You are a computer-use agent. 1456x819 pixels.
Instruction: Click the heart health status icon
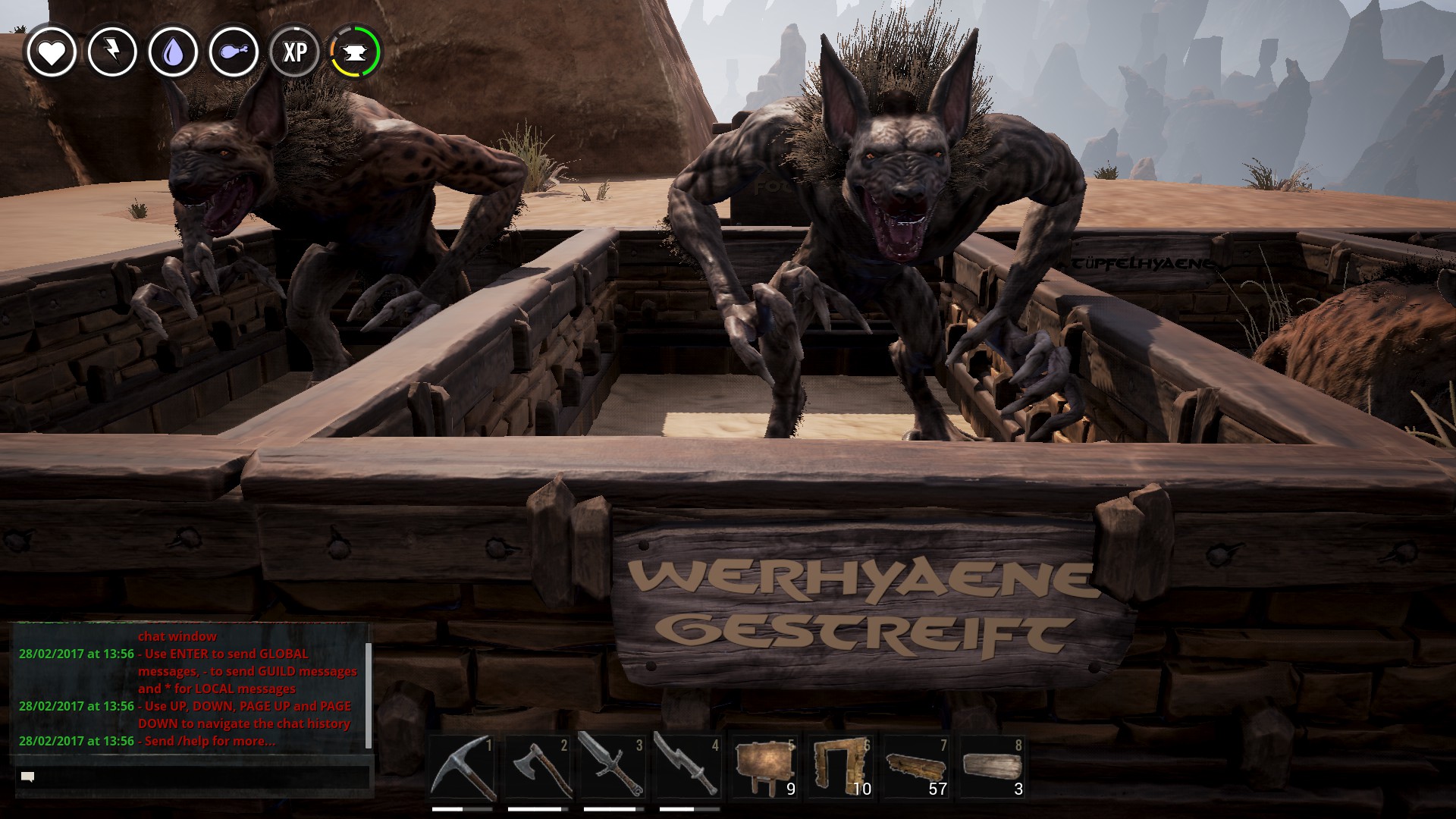52,52
